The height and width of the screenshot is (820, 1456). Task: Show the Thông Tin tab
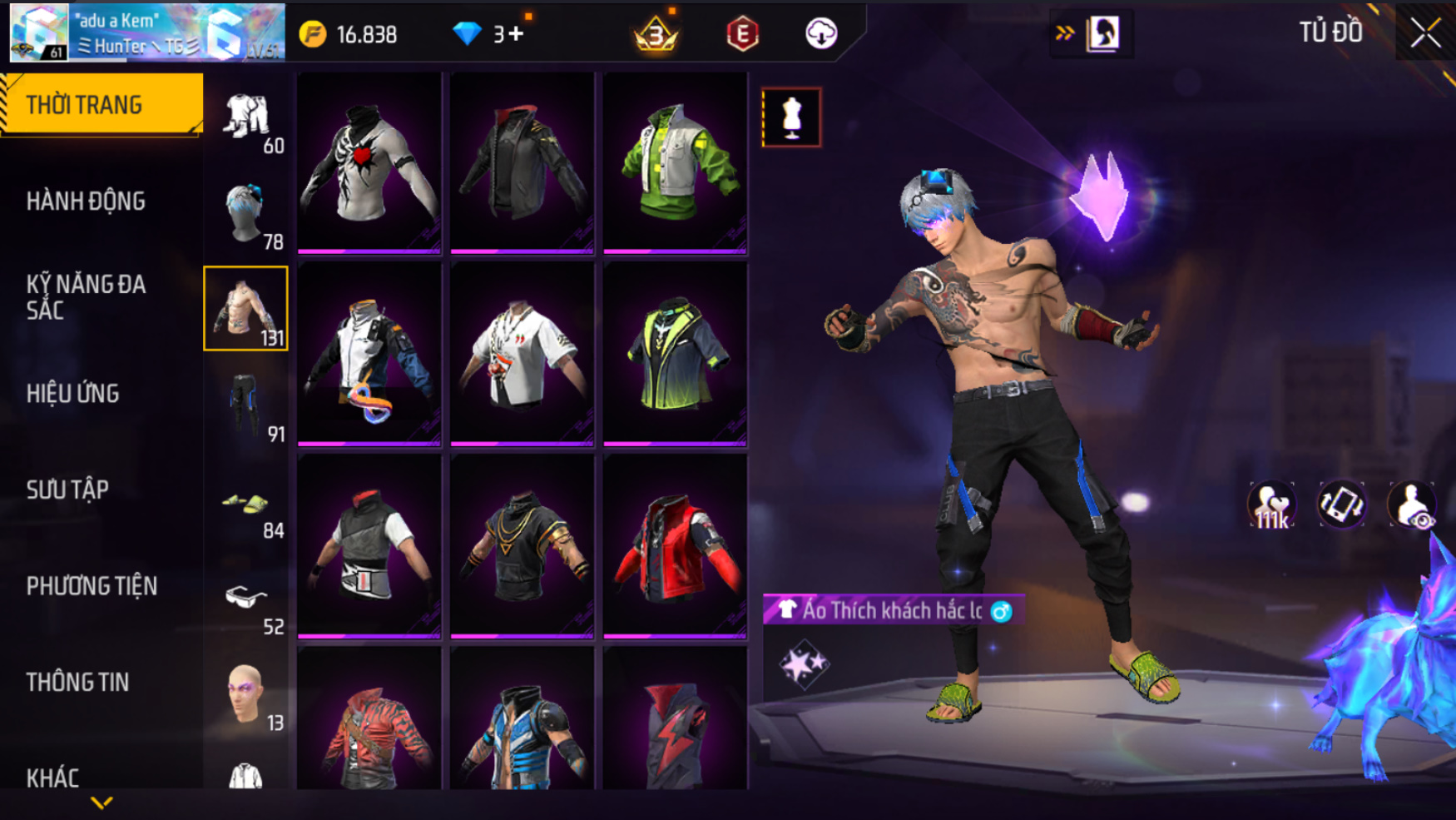click(77, 682)
